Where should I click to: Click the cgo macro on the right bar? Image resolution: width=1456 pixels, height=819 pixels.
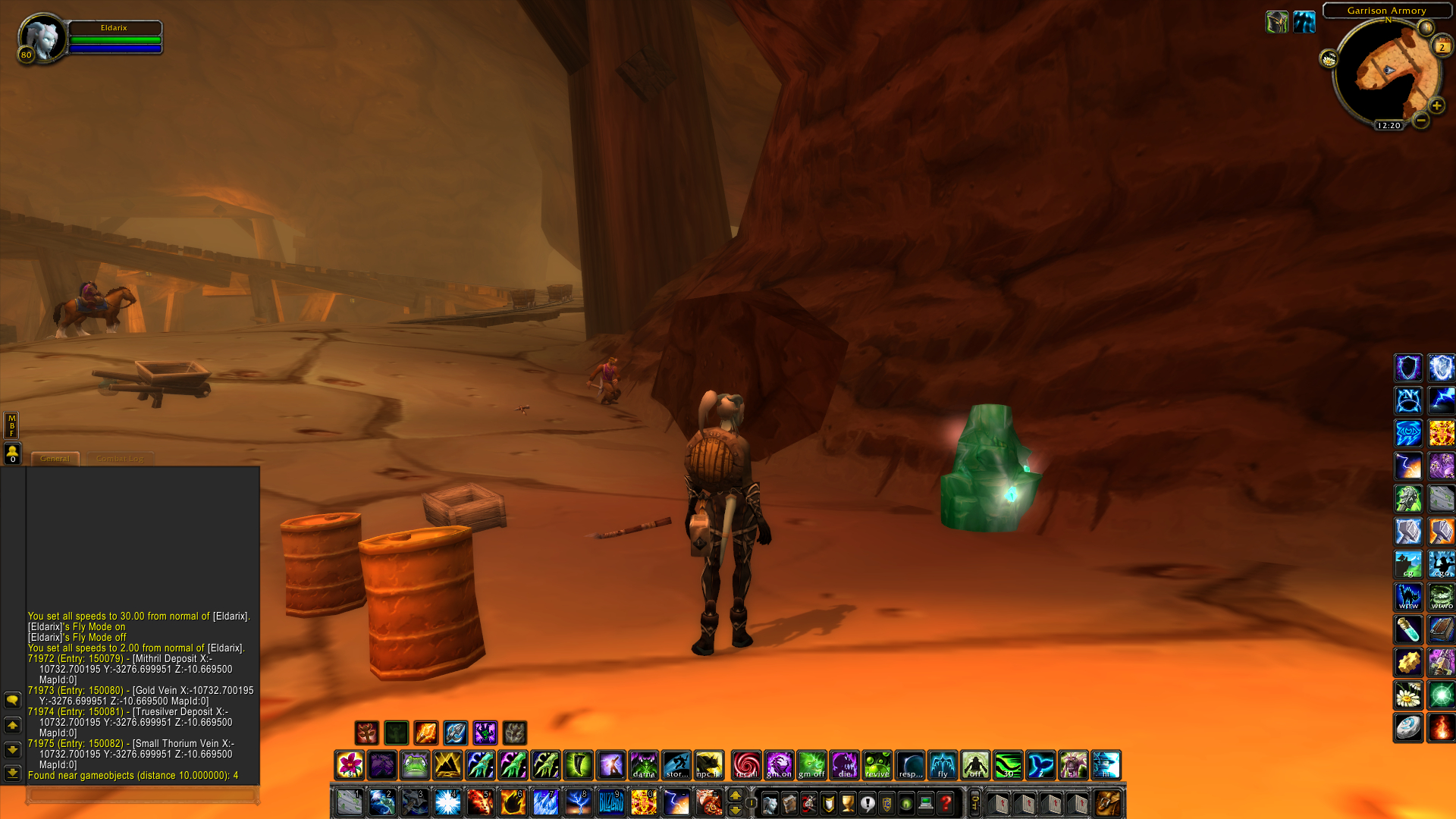tap(1441, 563)
